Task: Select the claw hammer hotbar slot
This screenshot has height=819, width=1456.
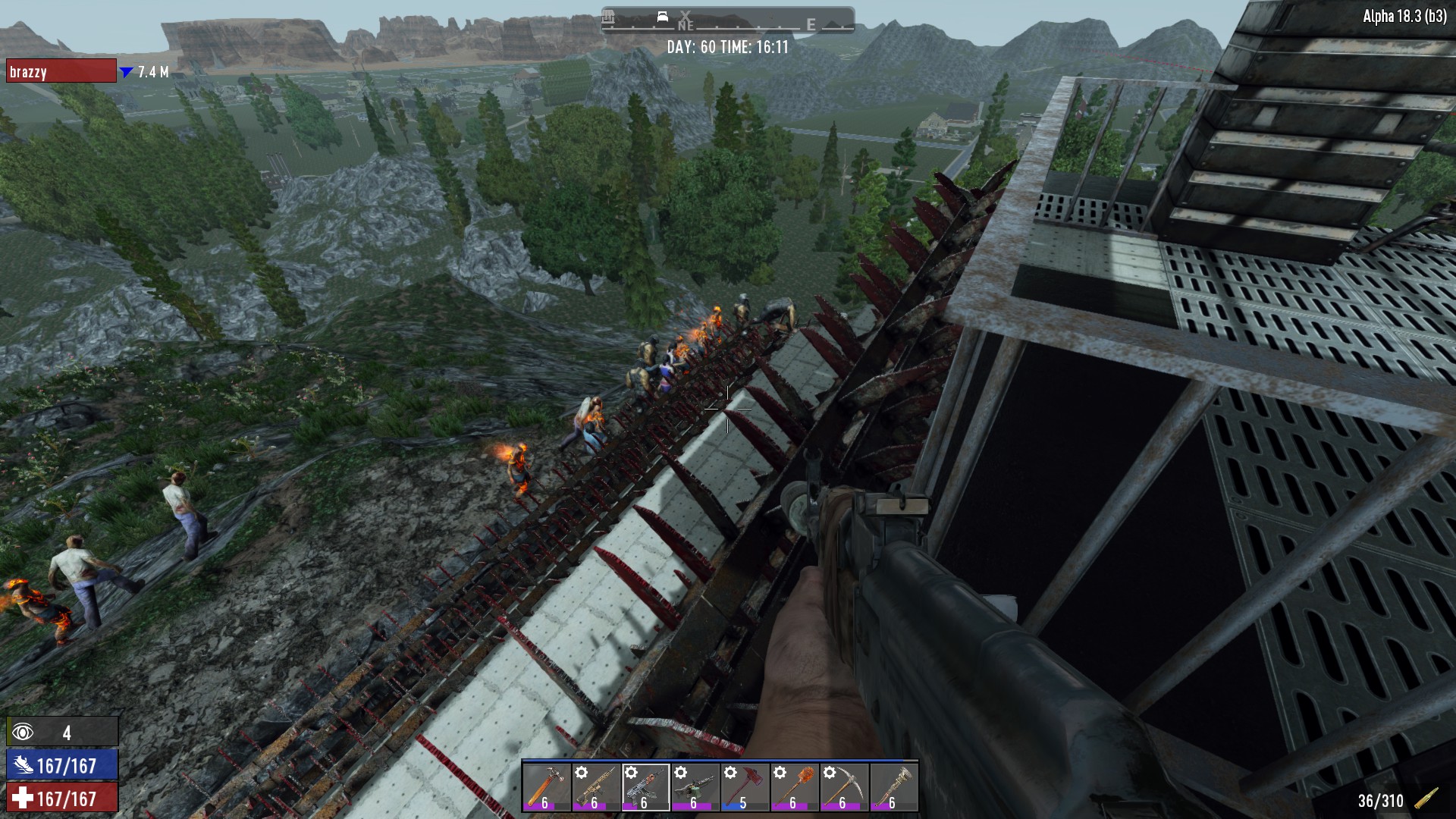Action: click(546, 787)
